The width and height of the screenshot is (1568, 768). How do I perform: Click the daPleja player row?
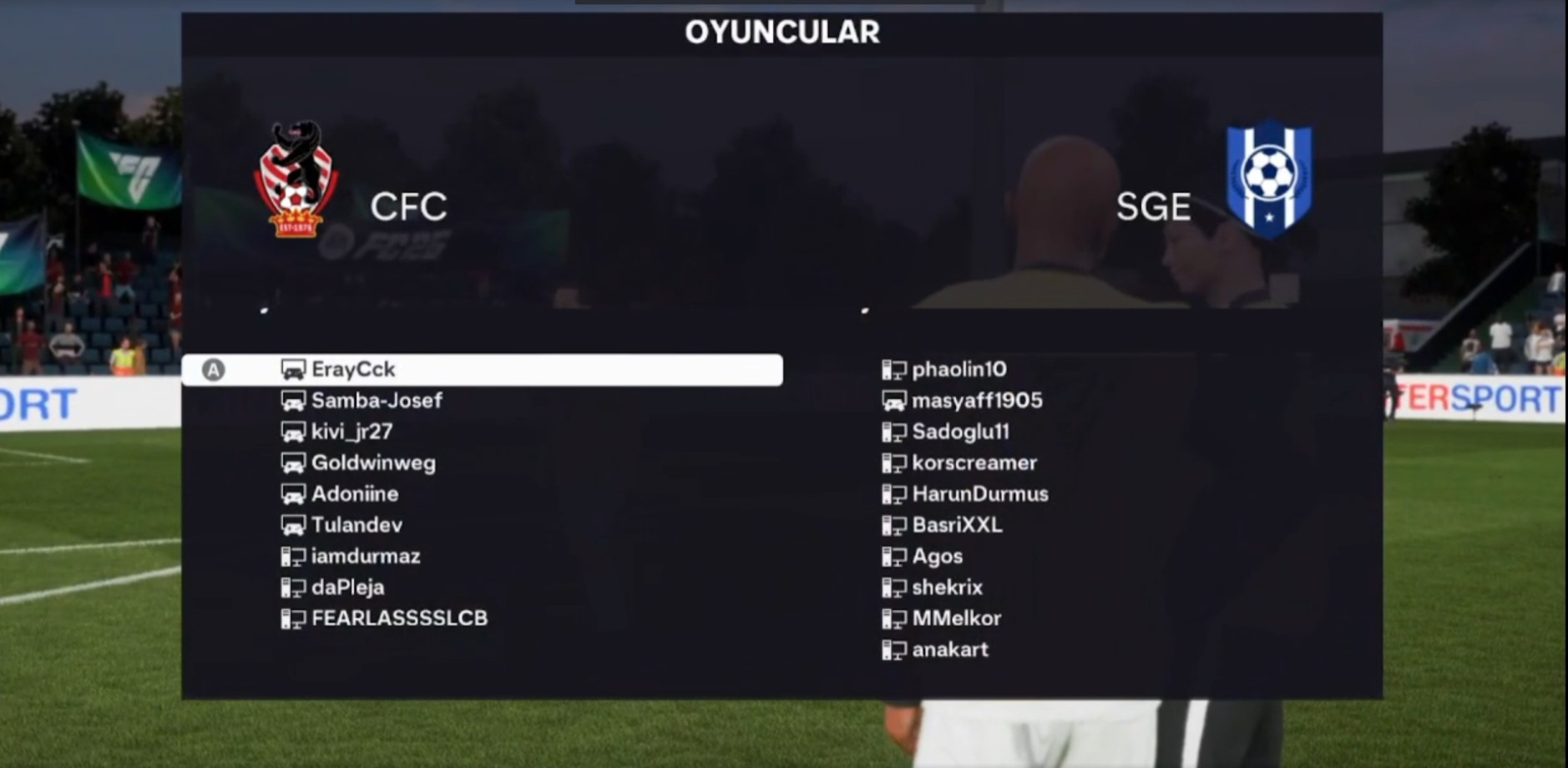[347, 587]
